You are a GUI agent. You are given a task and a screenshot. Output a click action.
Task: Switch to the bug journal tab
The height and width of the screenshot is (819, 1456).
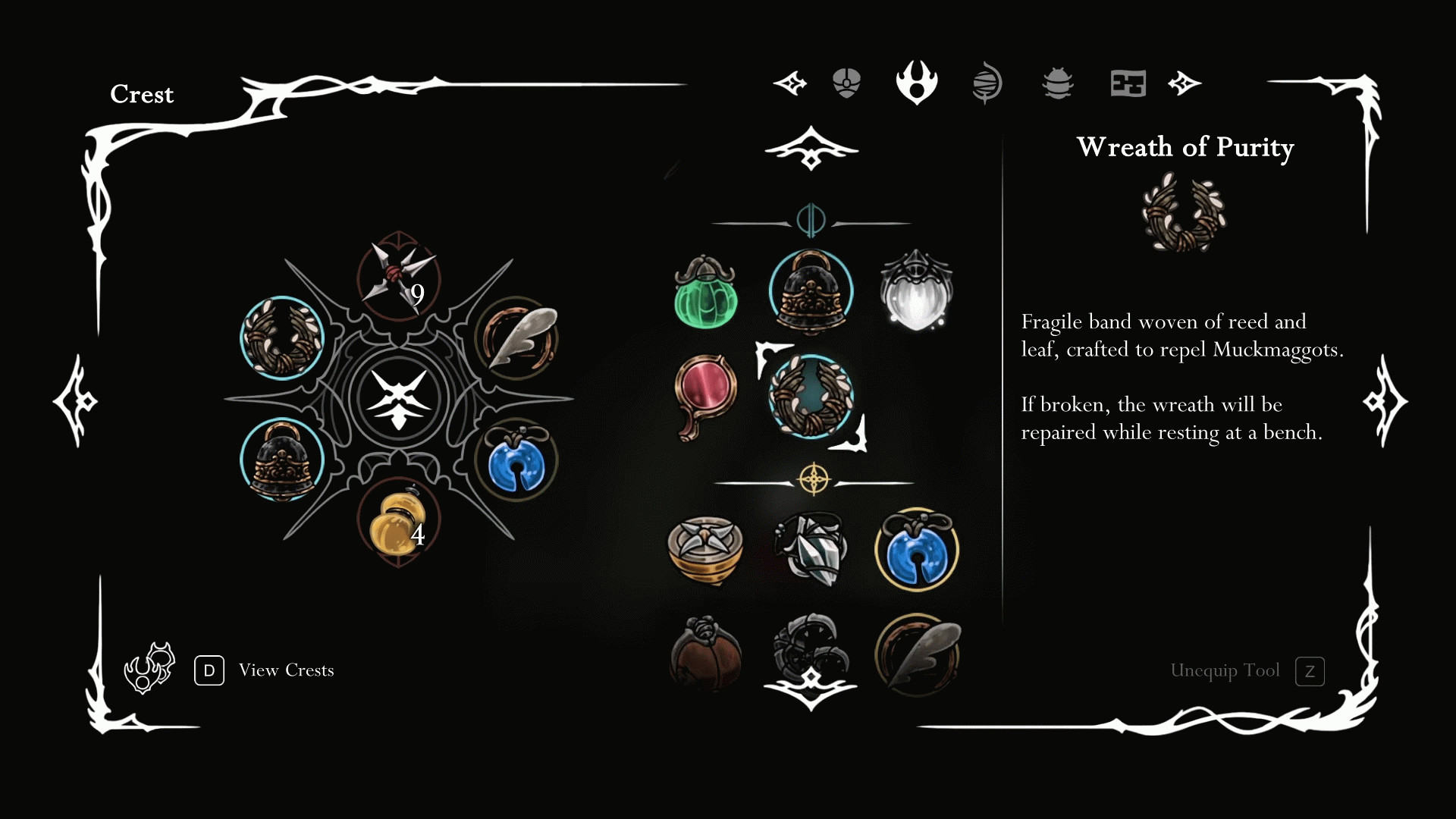[1057, 83]
